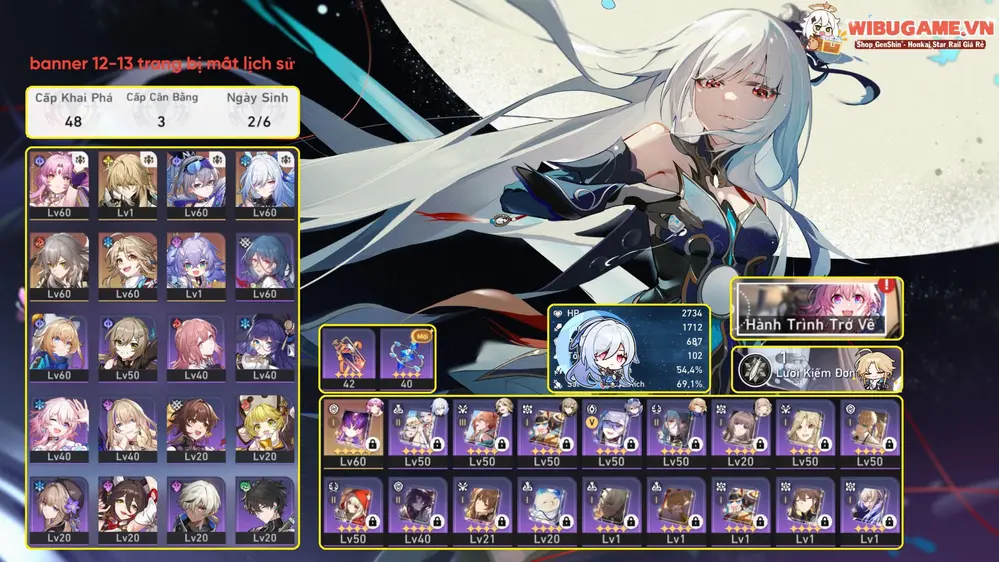
Task: Pick the Lv40 light cone
Action: tap(417, 509)
